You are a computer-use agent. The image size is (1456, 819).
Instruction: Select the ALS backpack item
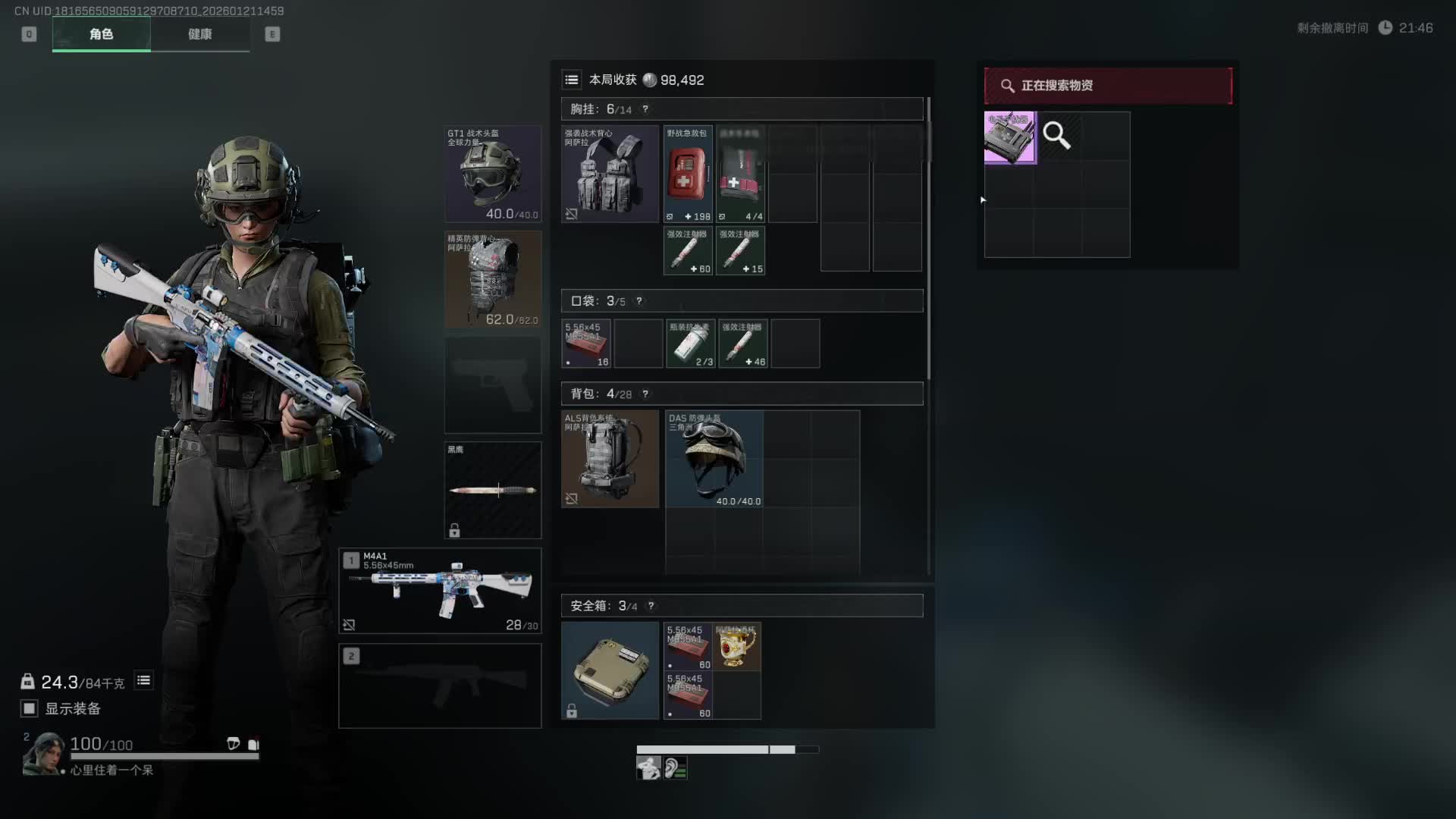[610, 459]
